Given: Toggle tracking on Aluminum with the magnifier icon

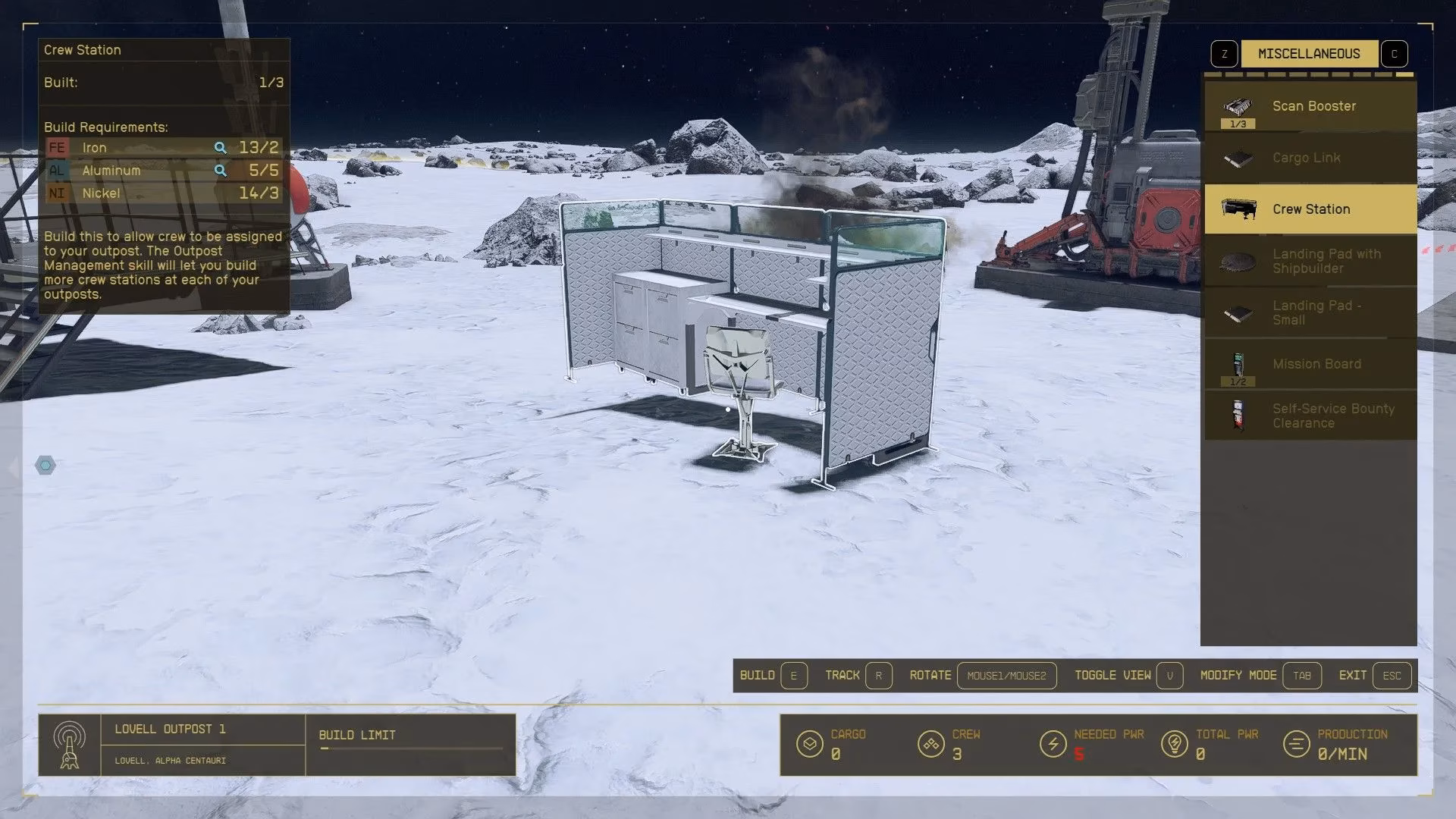Looking at the screenshot, I should 221,170.
